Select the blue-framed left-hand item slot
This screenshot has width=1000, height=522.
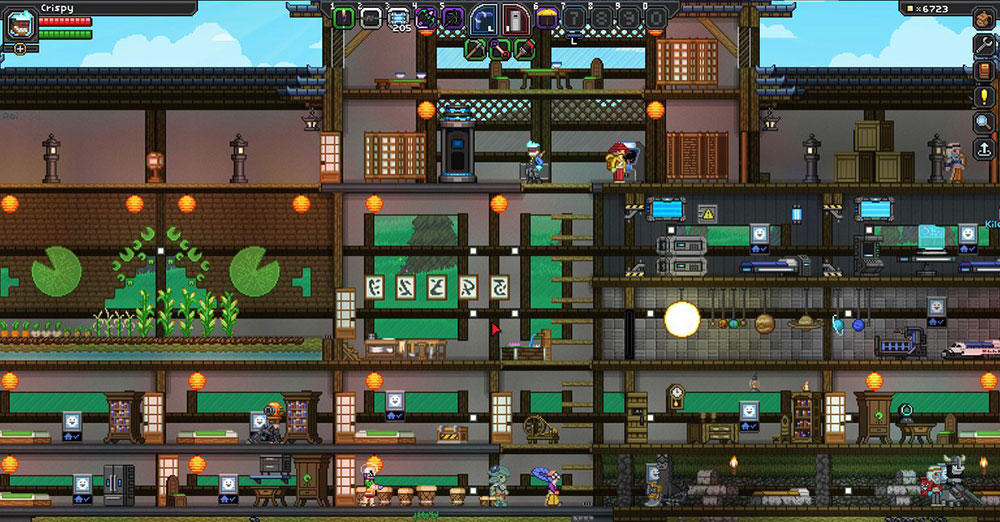[x=485, y=18]
